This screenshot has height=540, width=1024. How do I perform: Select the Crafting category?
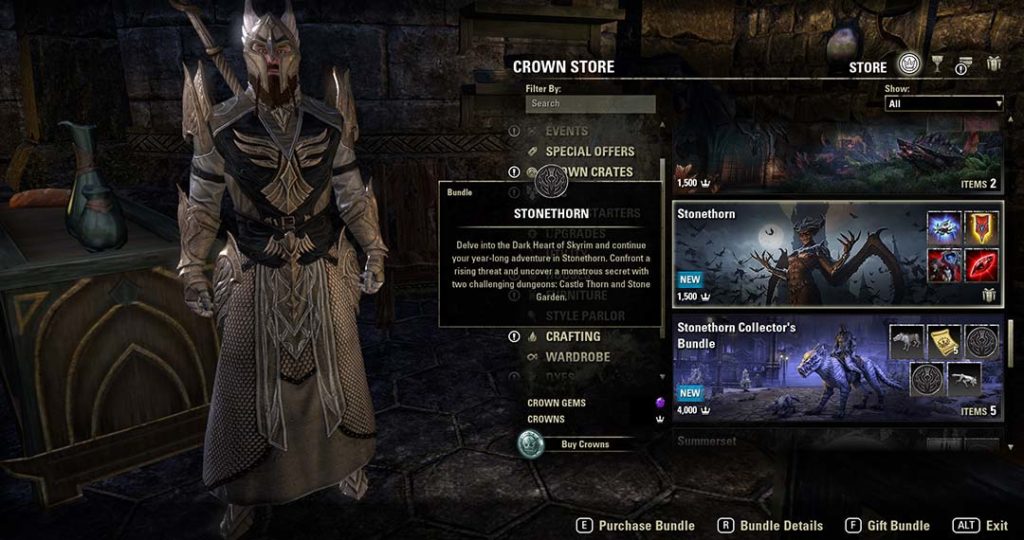572,337
